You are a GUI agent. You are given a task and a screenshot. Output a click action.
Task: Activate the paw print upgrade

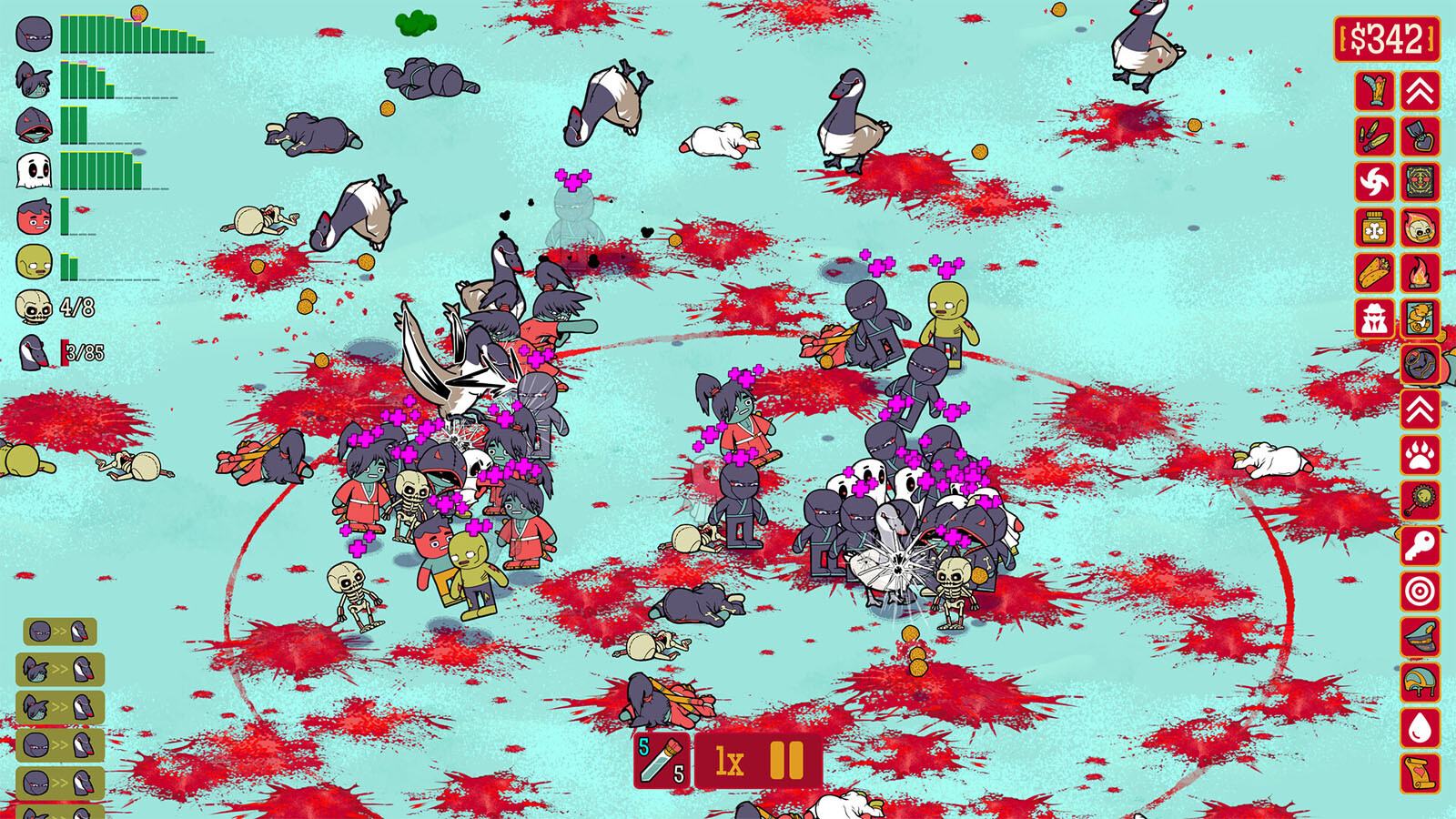point(1421,455)
